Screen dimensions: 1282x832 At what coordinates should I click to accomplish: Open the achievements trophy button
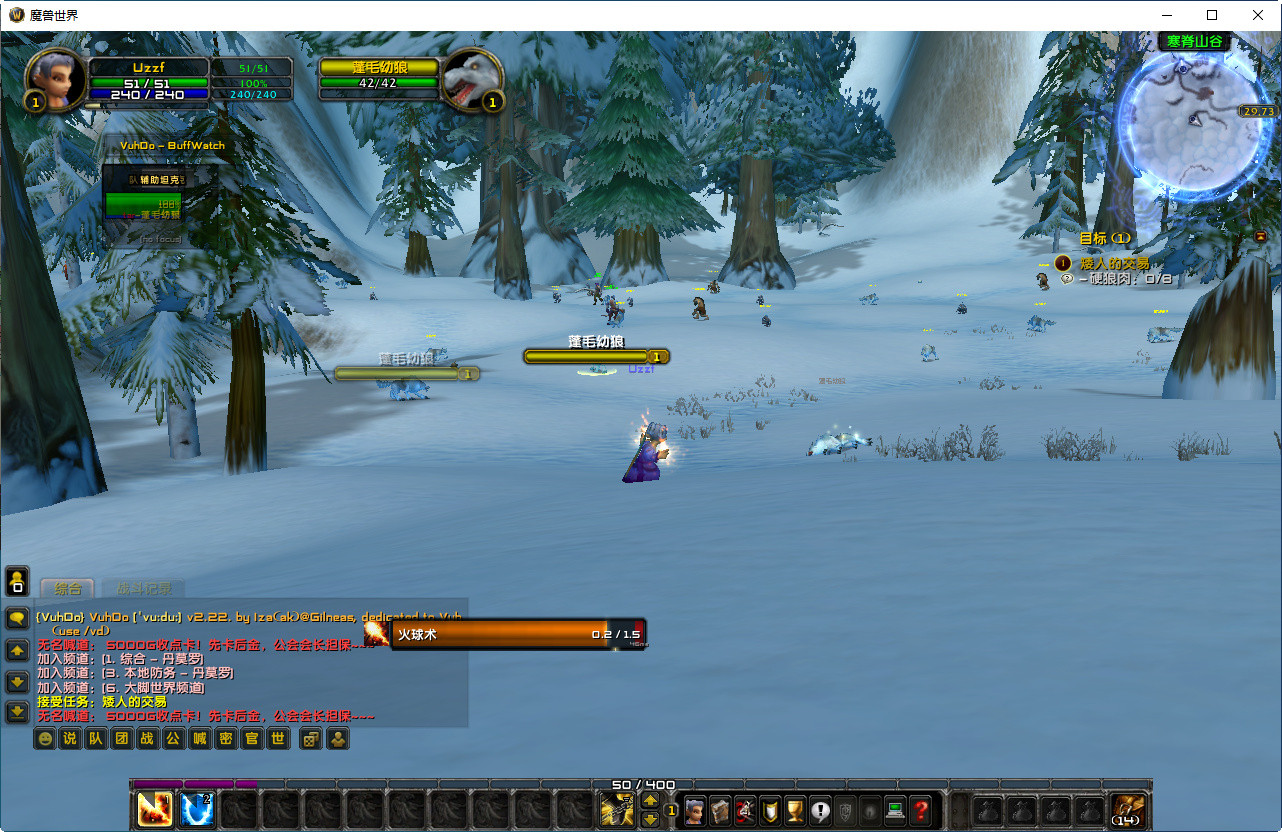(795, 810)
